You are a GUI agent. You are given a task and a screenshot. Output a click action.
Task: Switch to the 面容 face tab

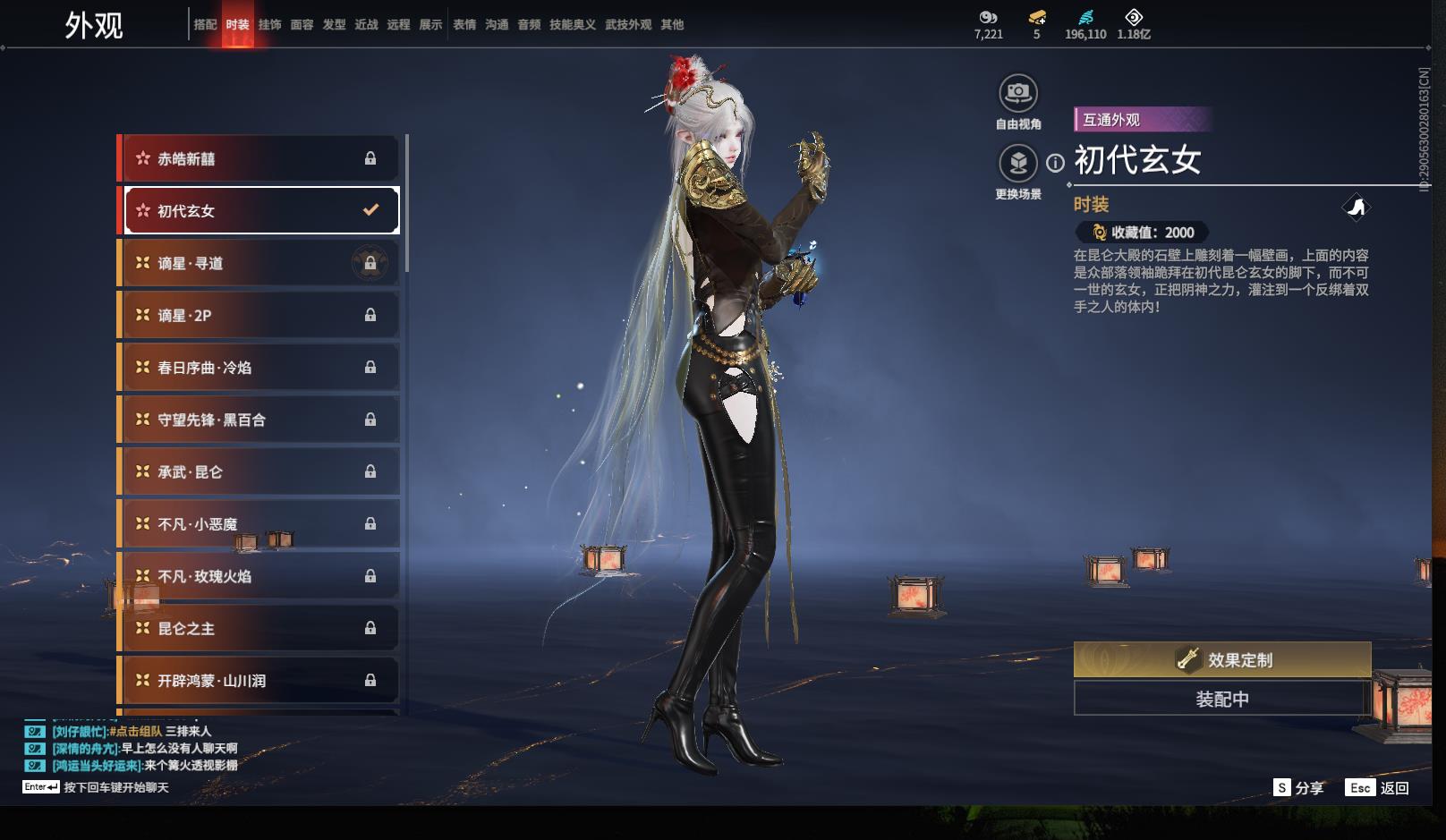[302, 24]
